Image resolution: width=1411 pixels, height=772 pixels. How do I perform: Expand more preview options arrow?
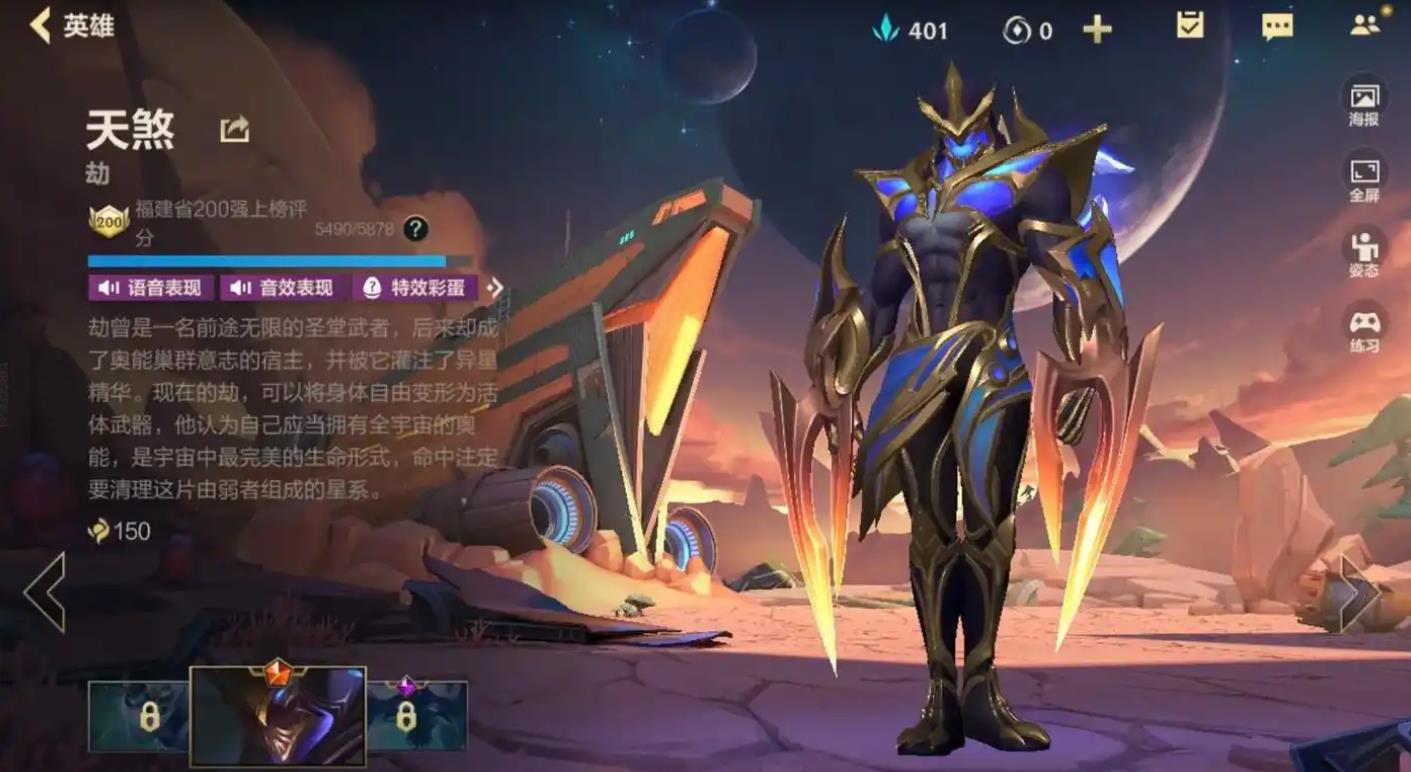pyautogui.click(x=495, y=288)
